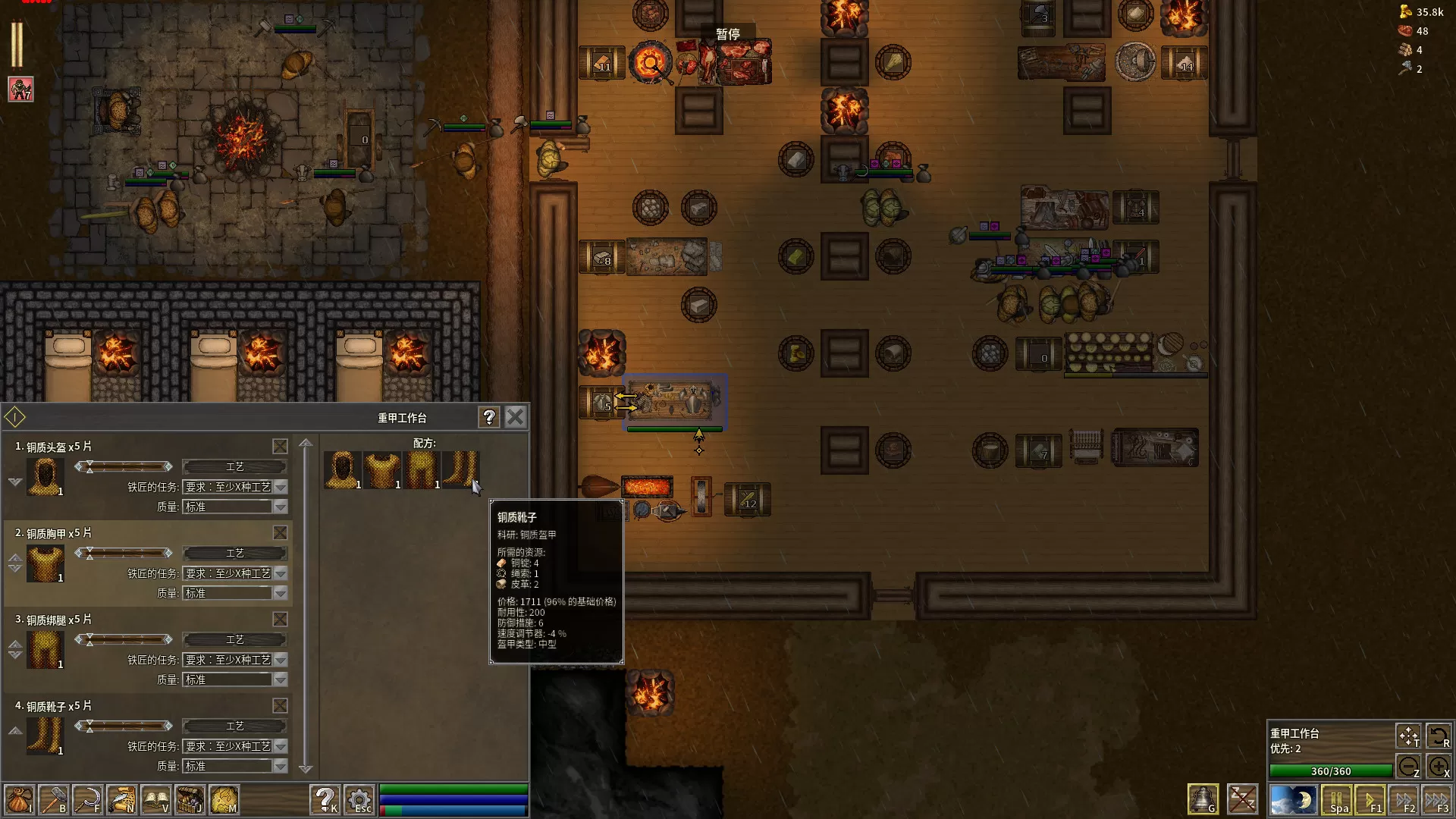Open the quality dropdown for 铜质胸甲

point(281,593)
